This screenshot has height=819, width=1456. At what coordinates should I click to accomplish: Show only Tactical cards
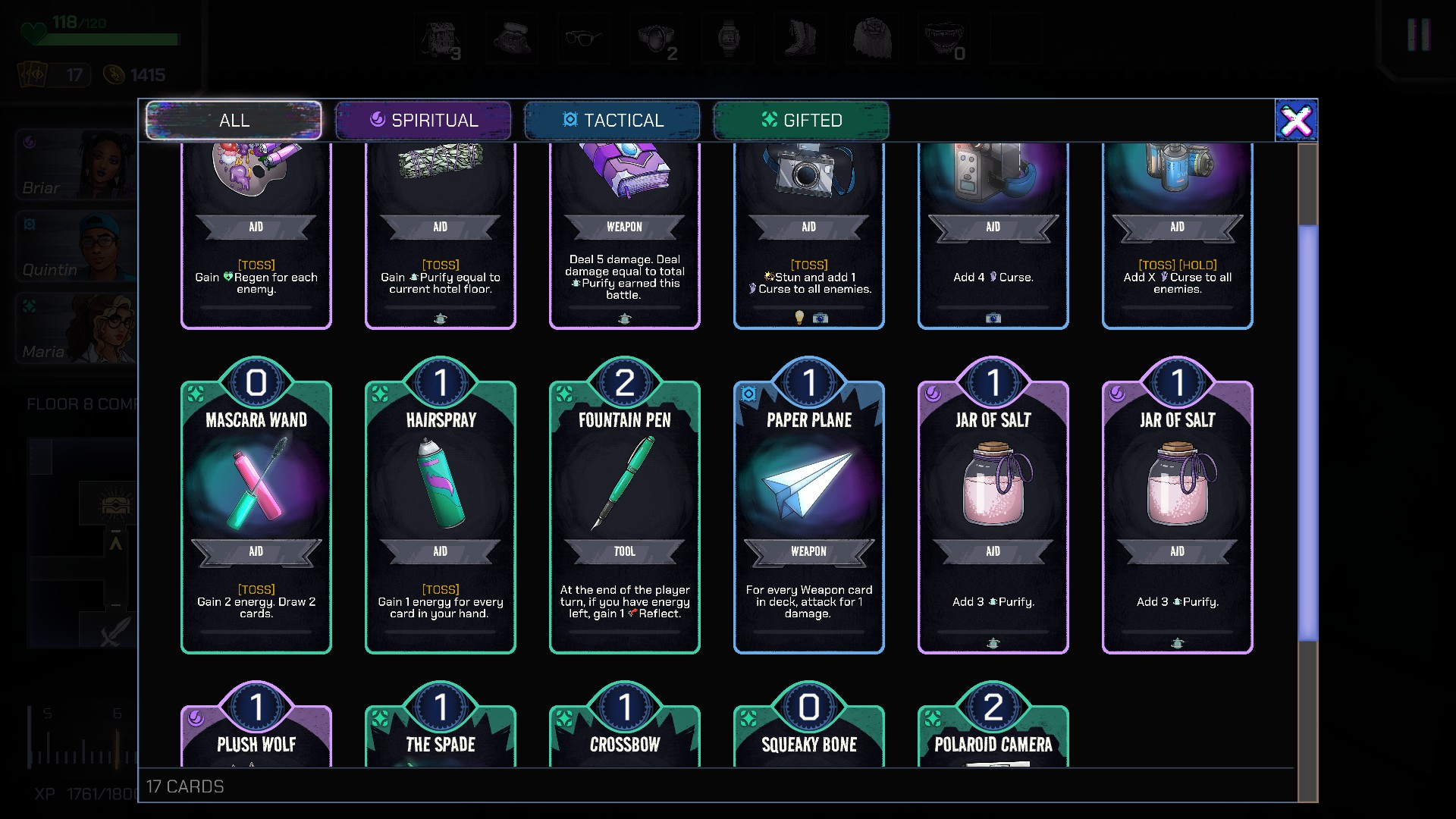click(x=612, y=121)
